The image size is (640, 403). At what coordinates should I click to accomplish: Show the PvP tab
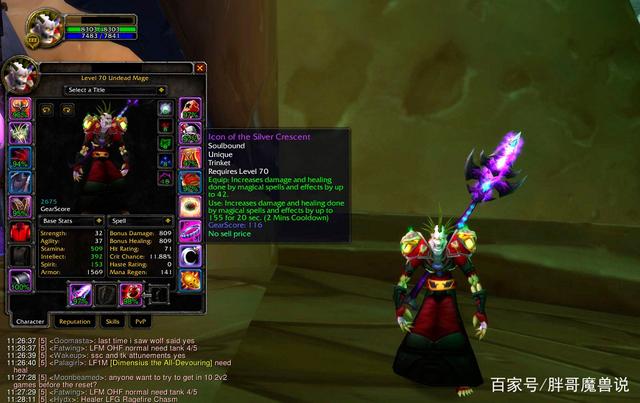pos(142,321)
